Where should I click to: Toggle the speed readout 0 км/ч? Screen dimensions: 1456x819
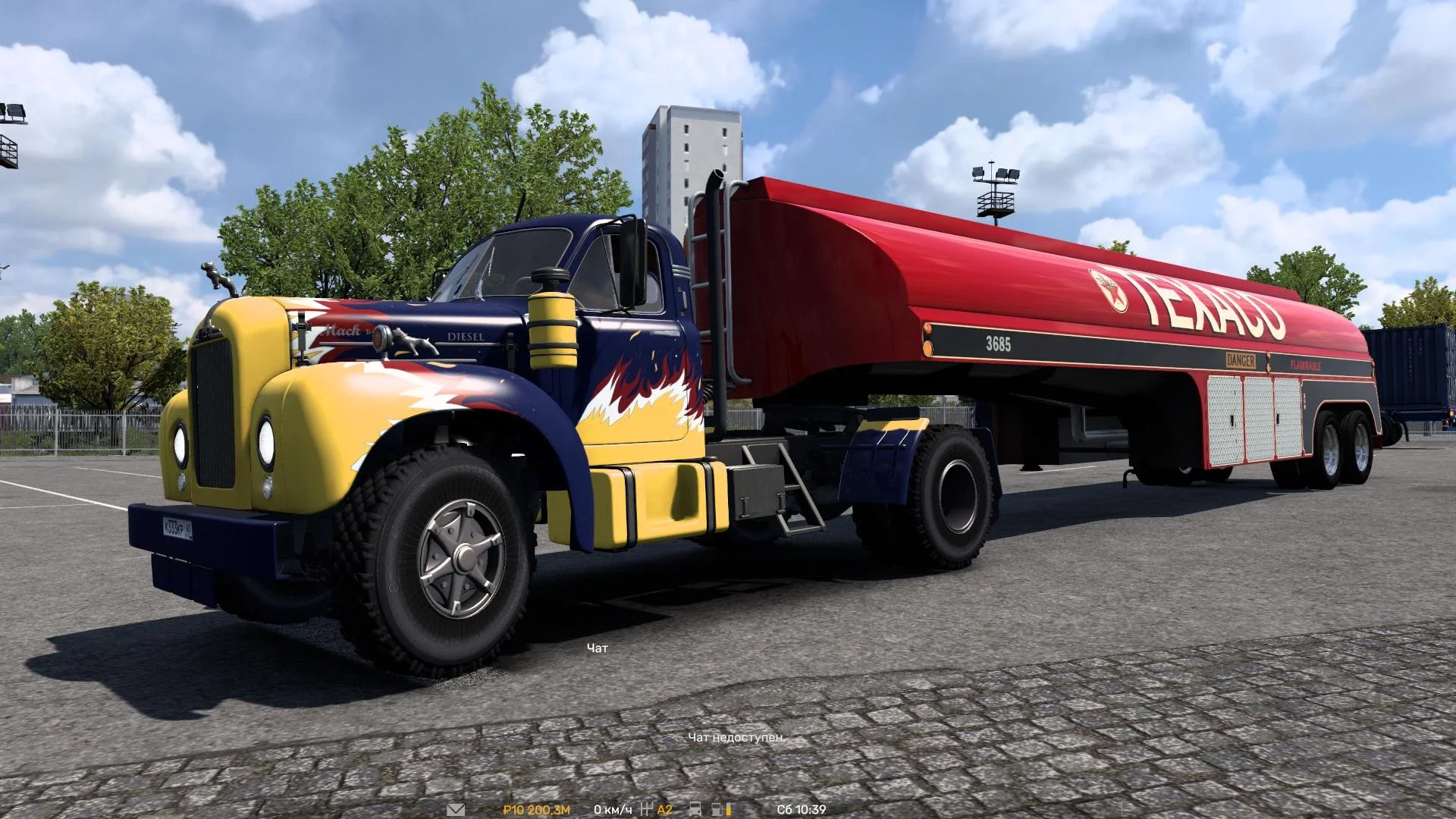(x=612, y=809)
